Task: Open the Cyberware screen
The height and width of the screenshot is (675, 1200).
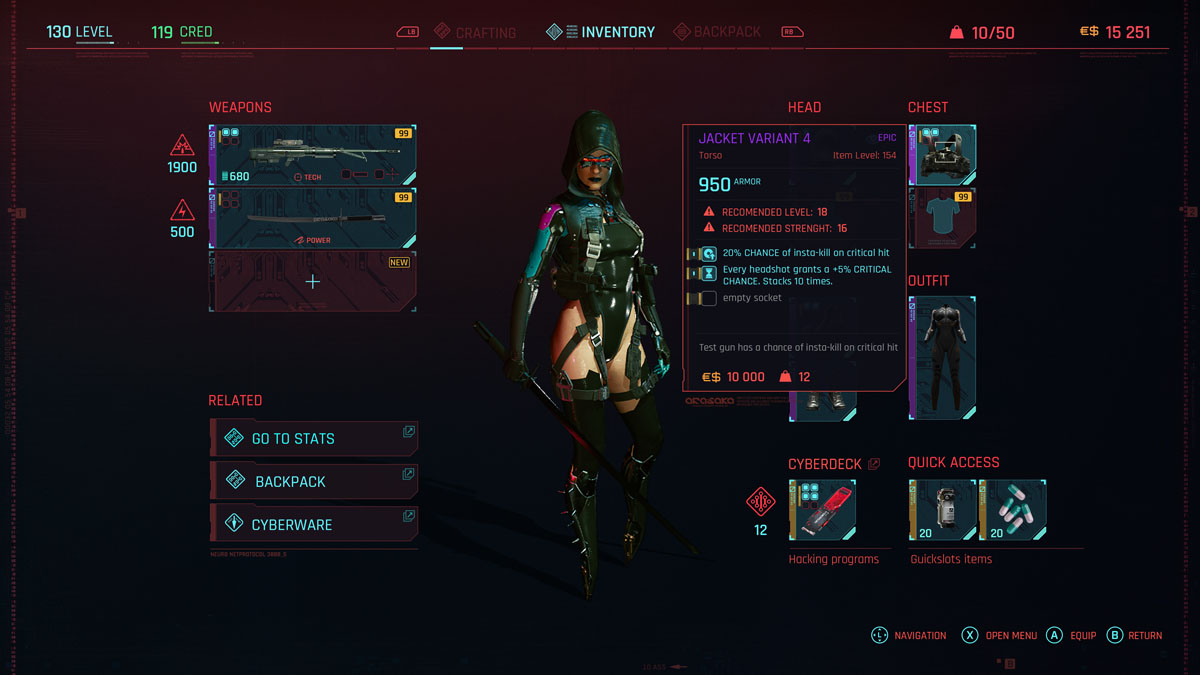Action: tap(313, 524)
